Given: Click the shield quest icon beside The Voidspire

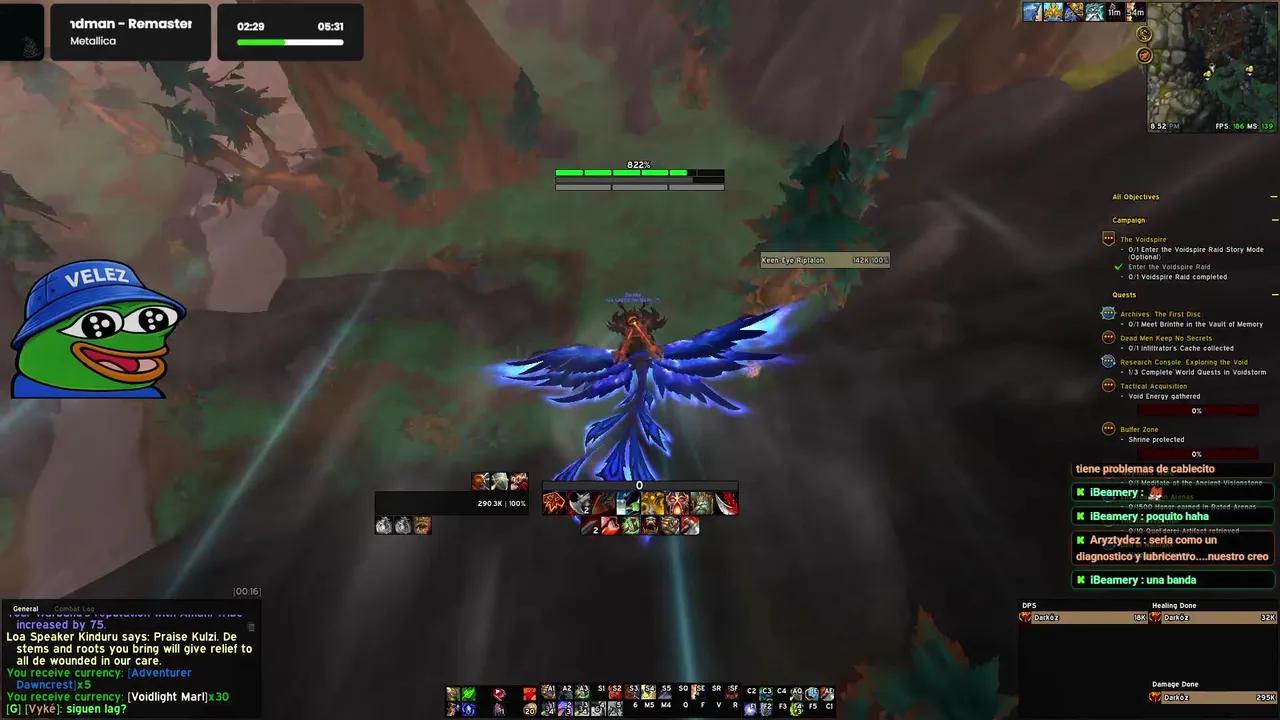Looking at the screenshot, I should tap(1108, 239).
